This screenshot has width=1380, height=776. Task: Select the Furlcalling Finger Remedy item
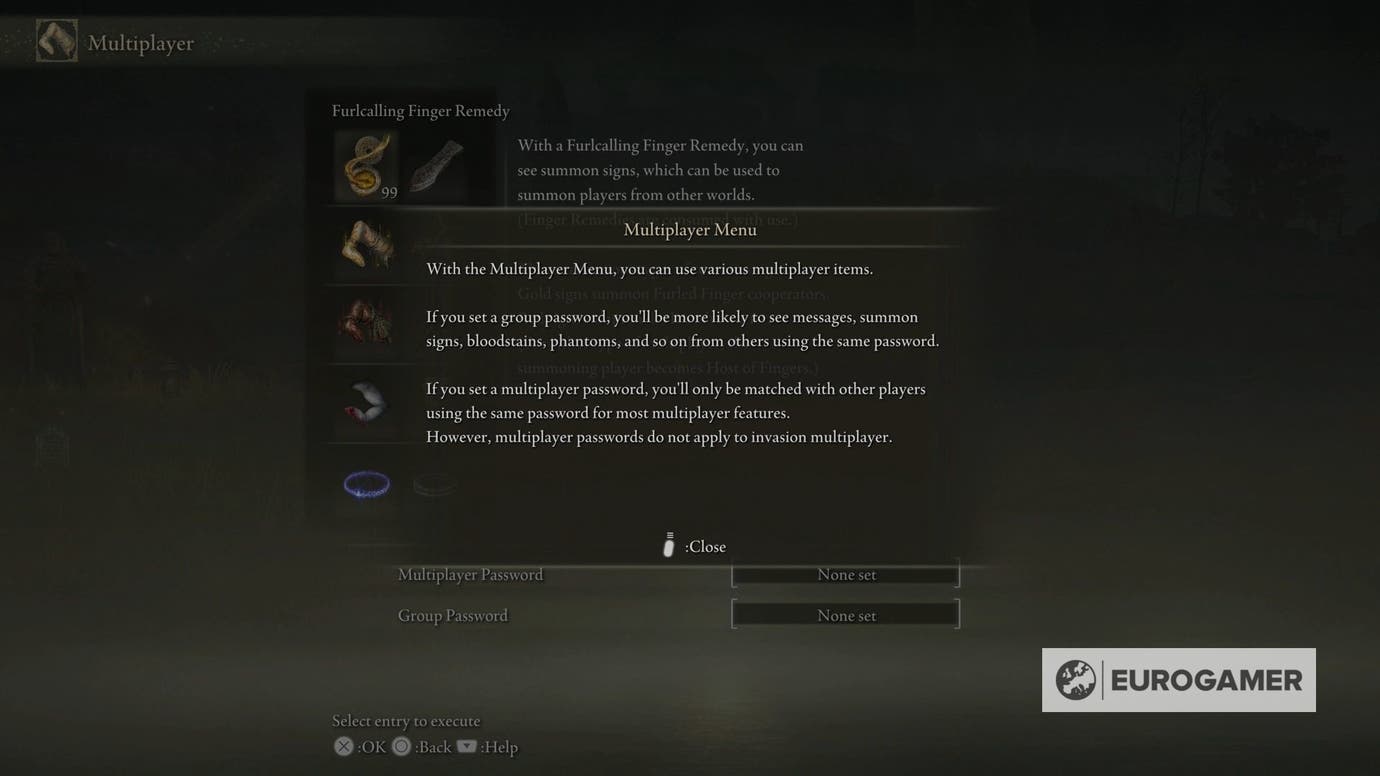pos(366,165)
